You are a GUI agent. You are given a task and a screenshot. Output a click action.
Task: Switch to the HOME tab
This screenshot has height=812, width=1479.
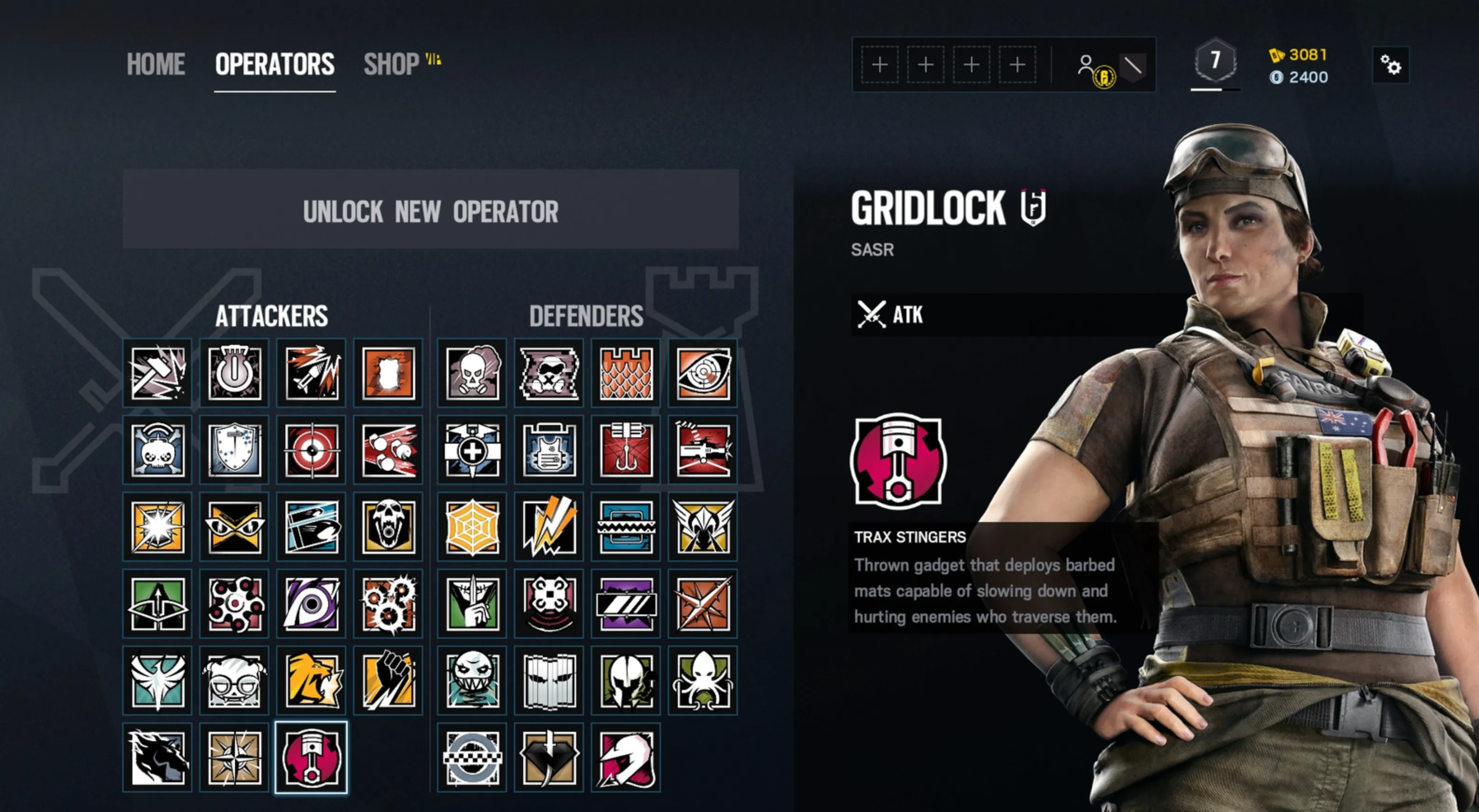[x=156, y=64]
